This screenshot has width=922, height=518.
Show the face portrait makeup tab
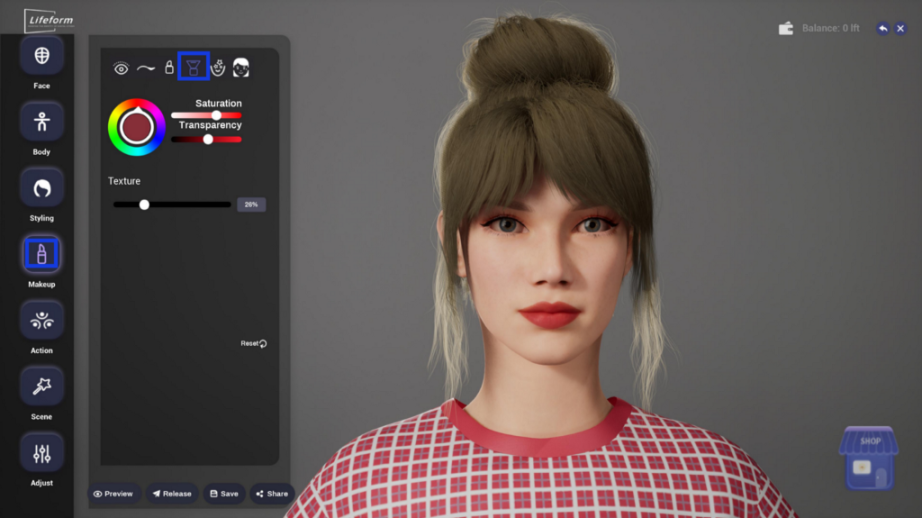point(241,68)
